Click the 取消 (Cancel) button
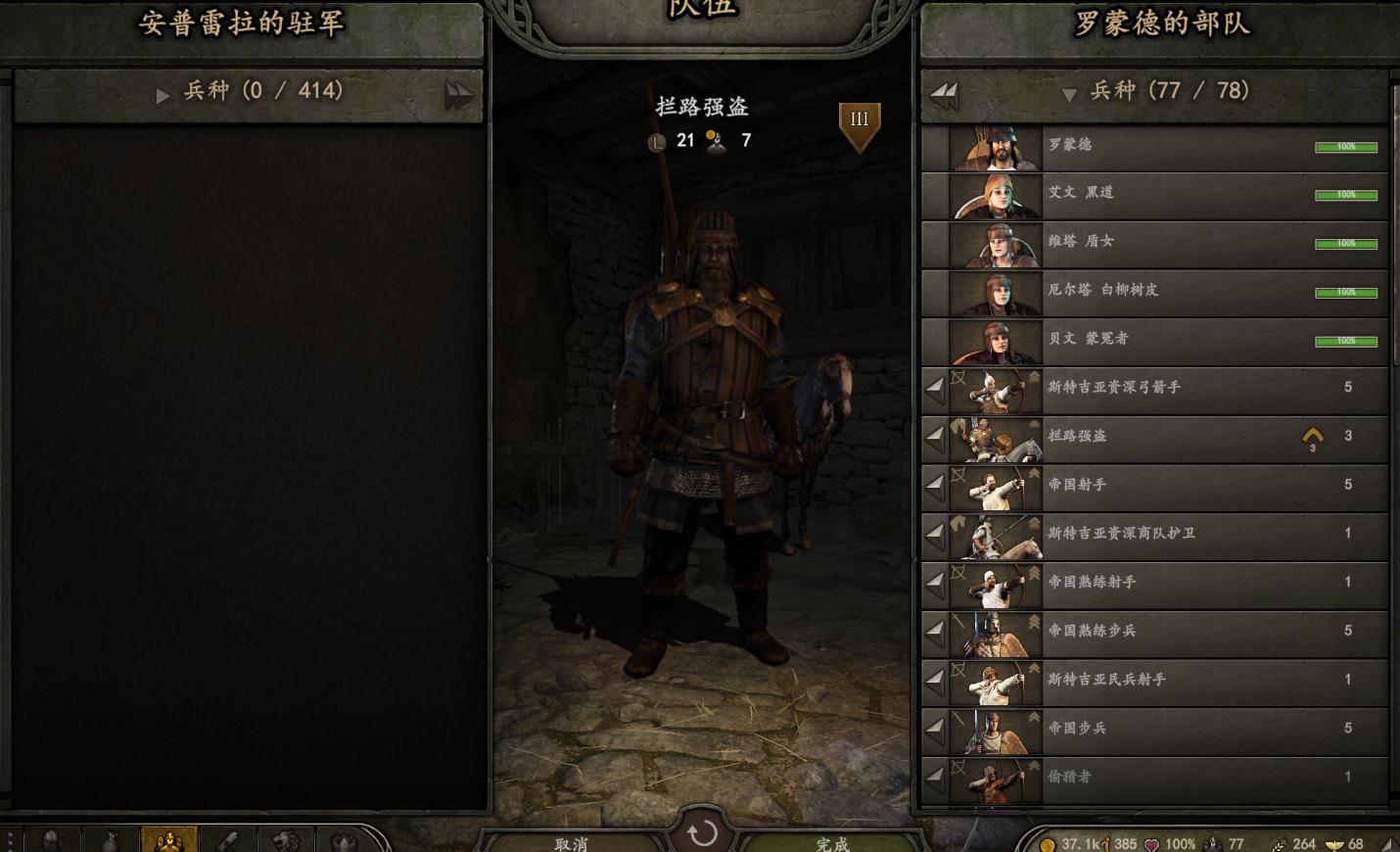The width and height of the screenshot is (1400, 852). pos(571,842)
